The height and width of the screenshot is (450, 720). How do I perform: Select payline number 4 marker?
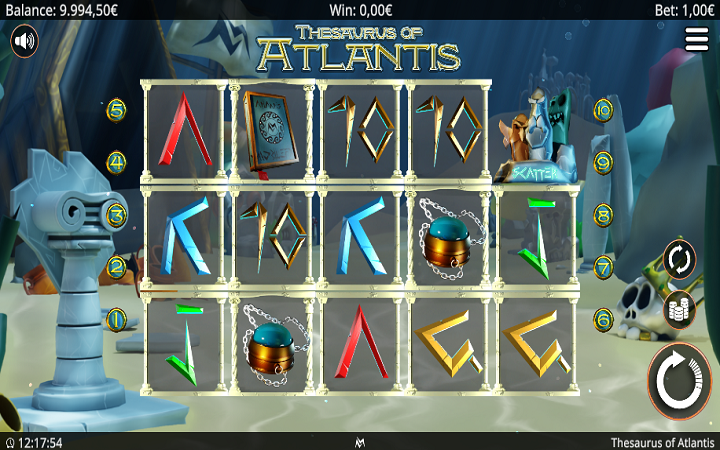coord(117,162)
